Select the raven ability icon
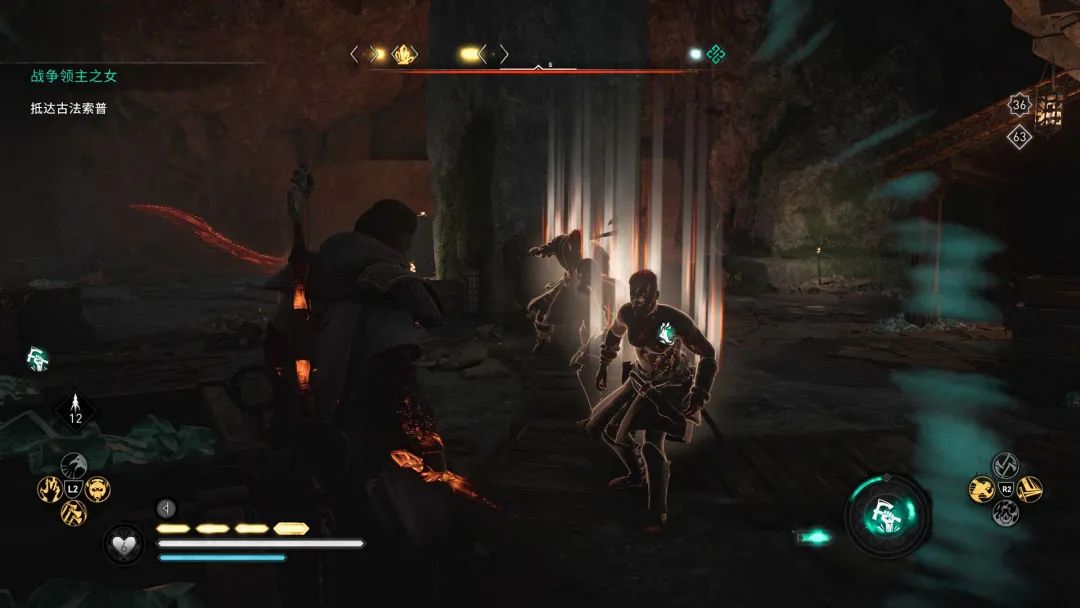The height and width of the screenshot is (608, 1080). (x=73, y=464)
